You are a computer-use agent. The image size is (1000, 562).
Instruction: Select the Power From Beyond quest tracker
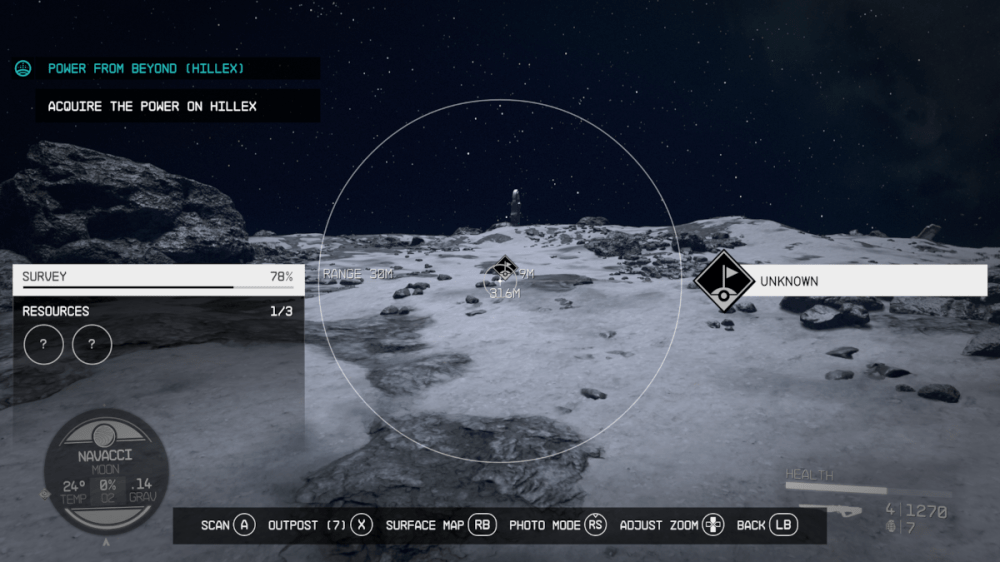pos(146,69)
